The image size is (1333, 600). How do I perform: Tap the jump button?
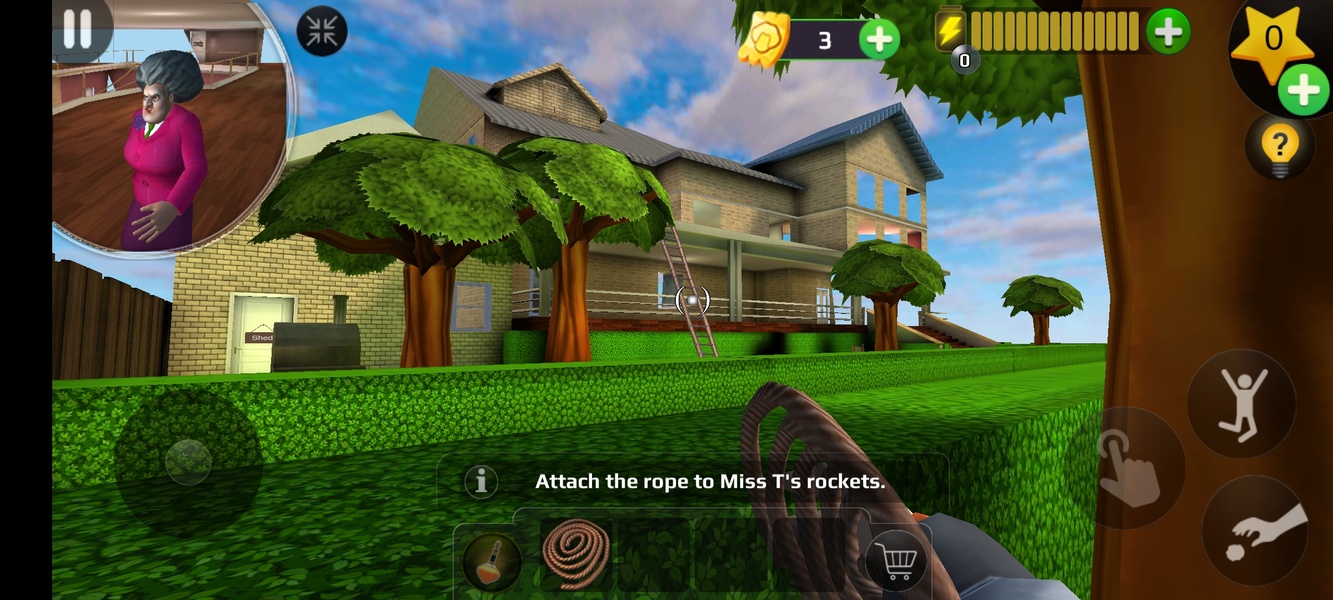(1241, 403)
